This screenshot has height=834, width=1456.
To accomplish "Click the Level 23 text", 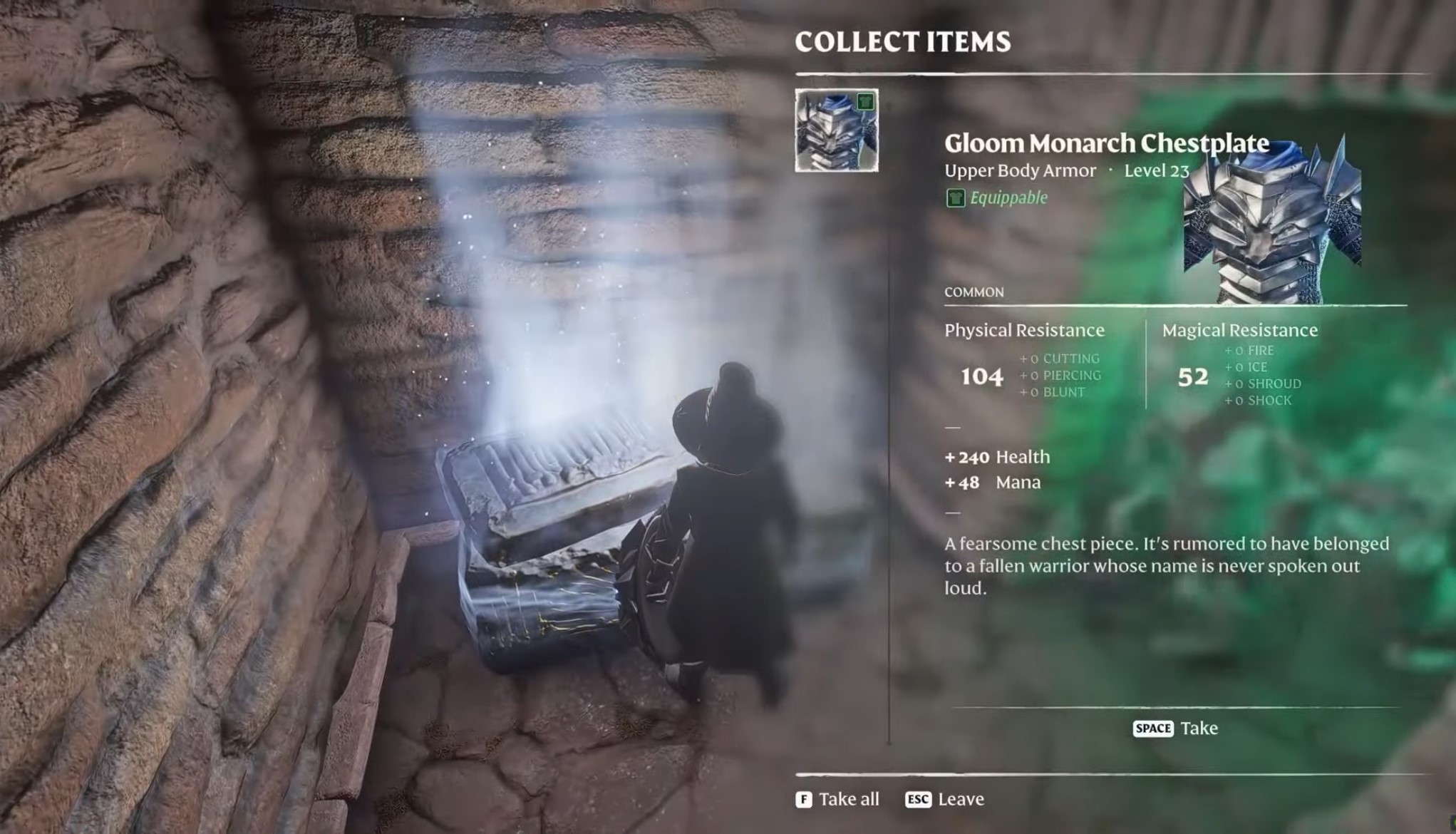I will pos(1155,170).
